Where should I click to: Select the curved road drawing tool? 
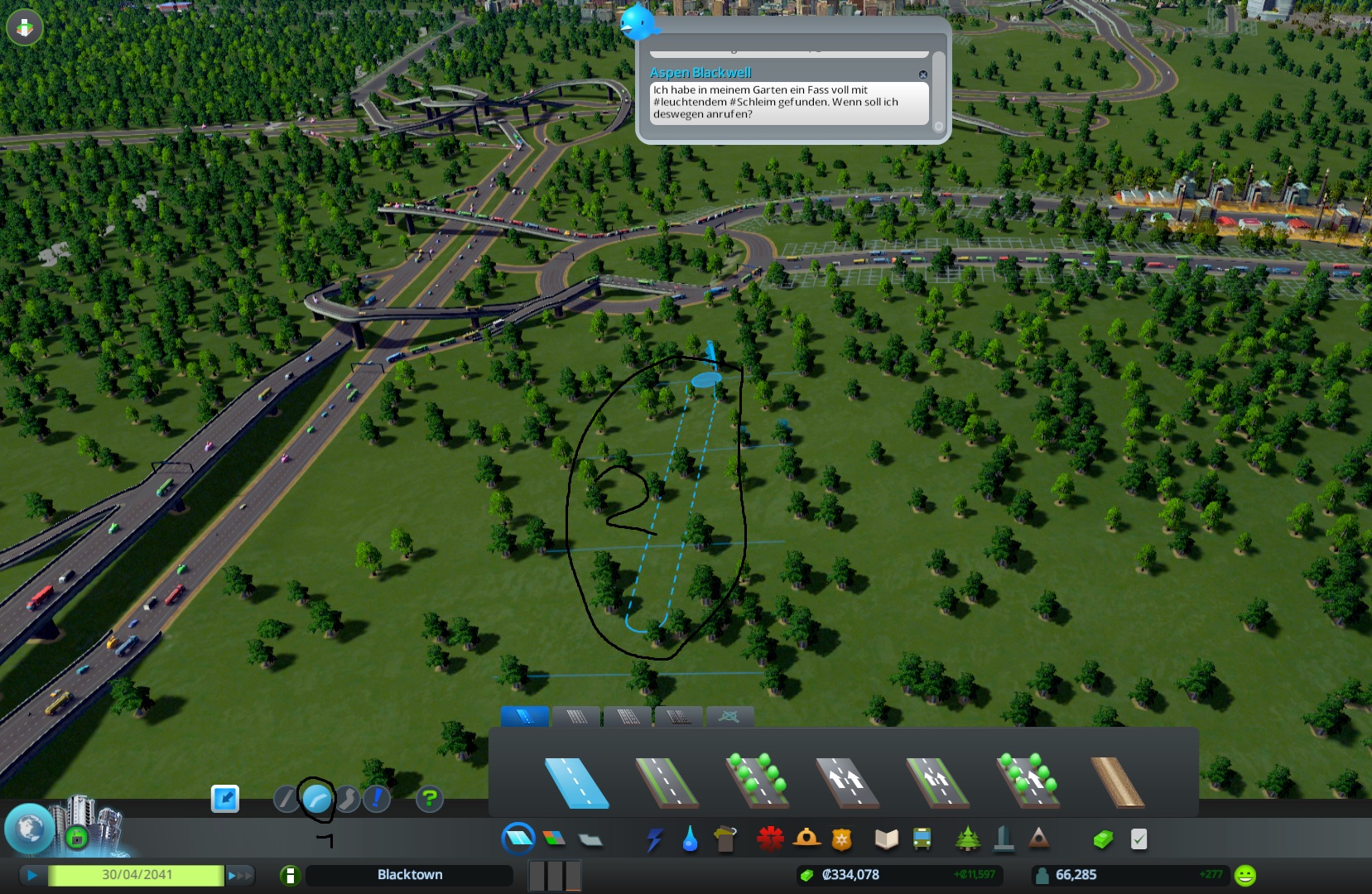316,799
